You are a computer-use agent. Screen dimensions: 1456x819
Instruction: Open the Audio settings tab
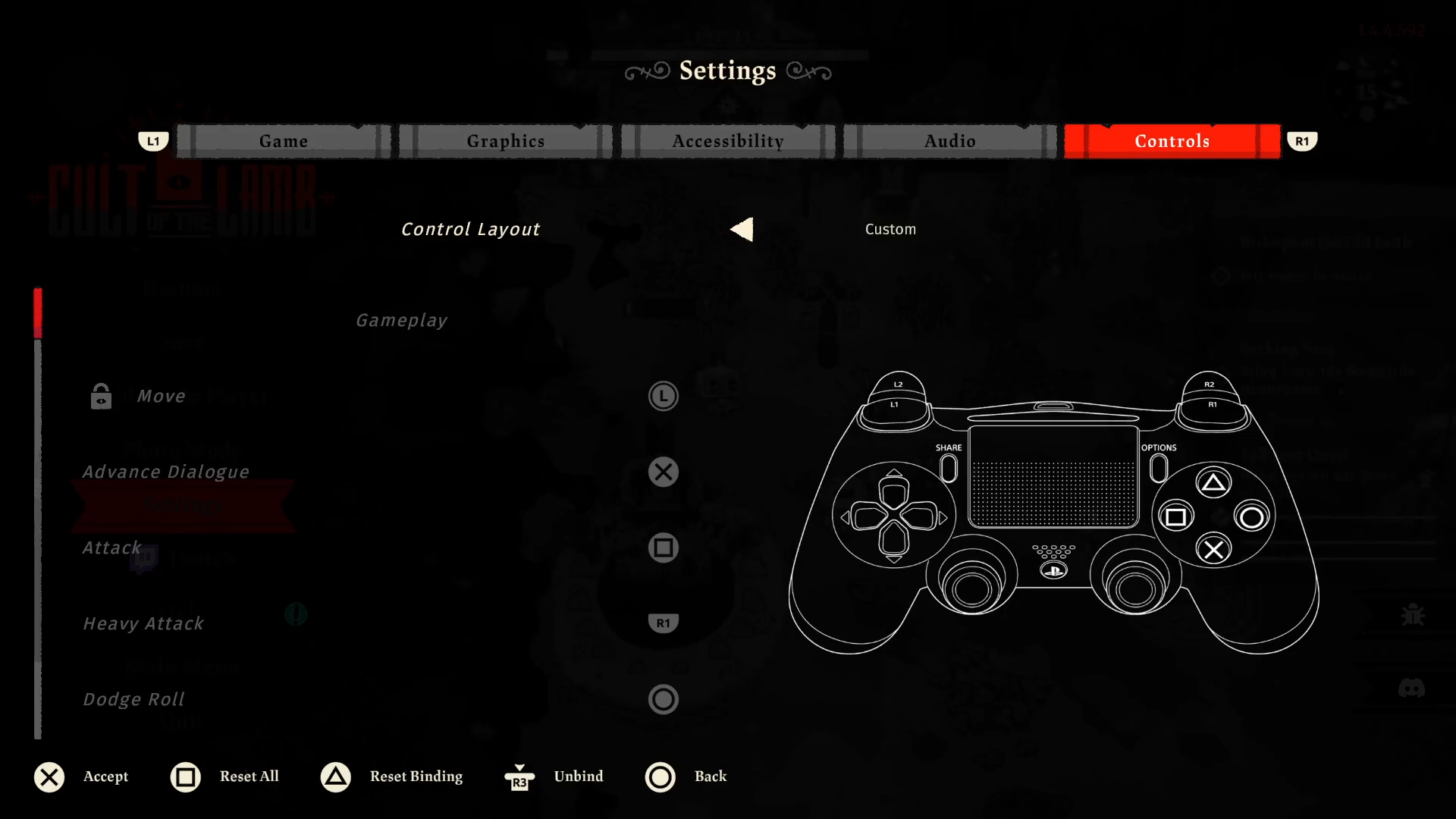pyautogui.click(x=950, y=141)
